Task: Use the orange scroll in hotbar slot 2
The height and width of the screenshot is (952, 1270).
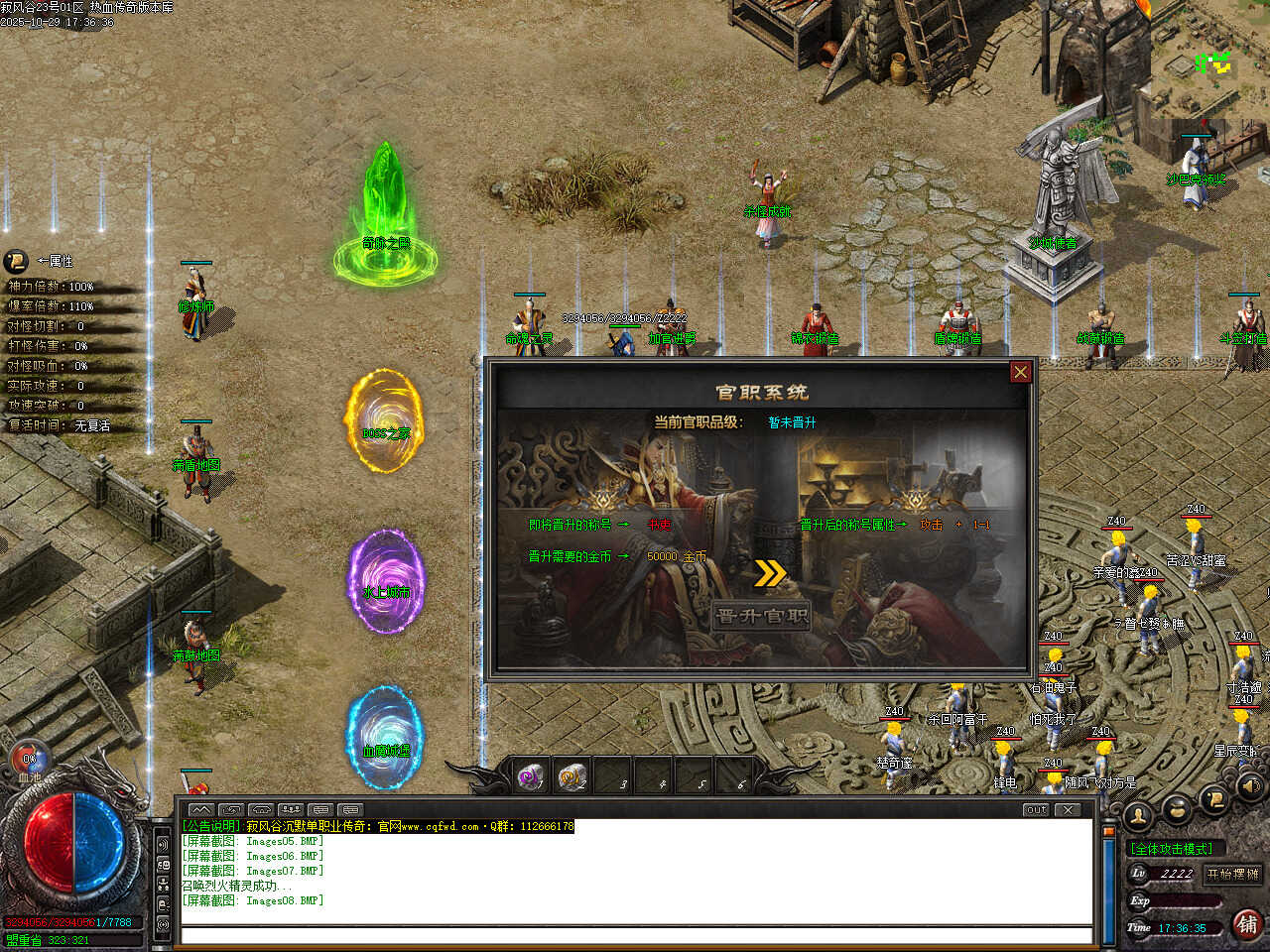Action: click(571, 776)
